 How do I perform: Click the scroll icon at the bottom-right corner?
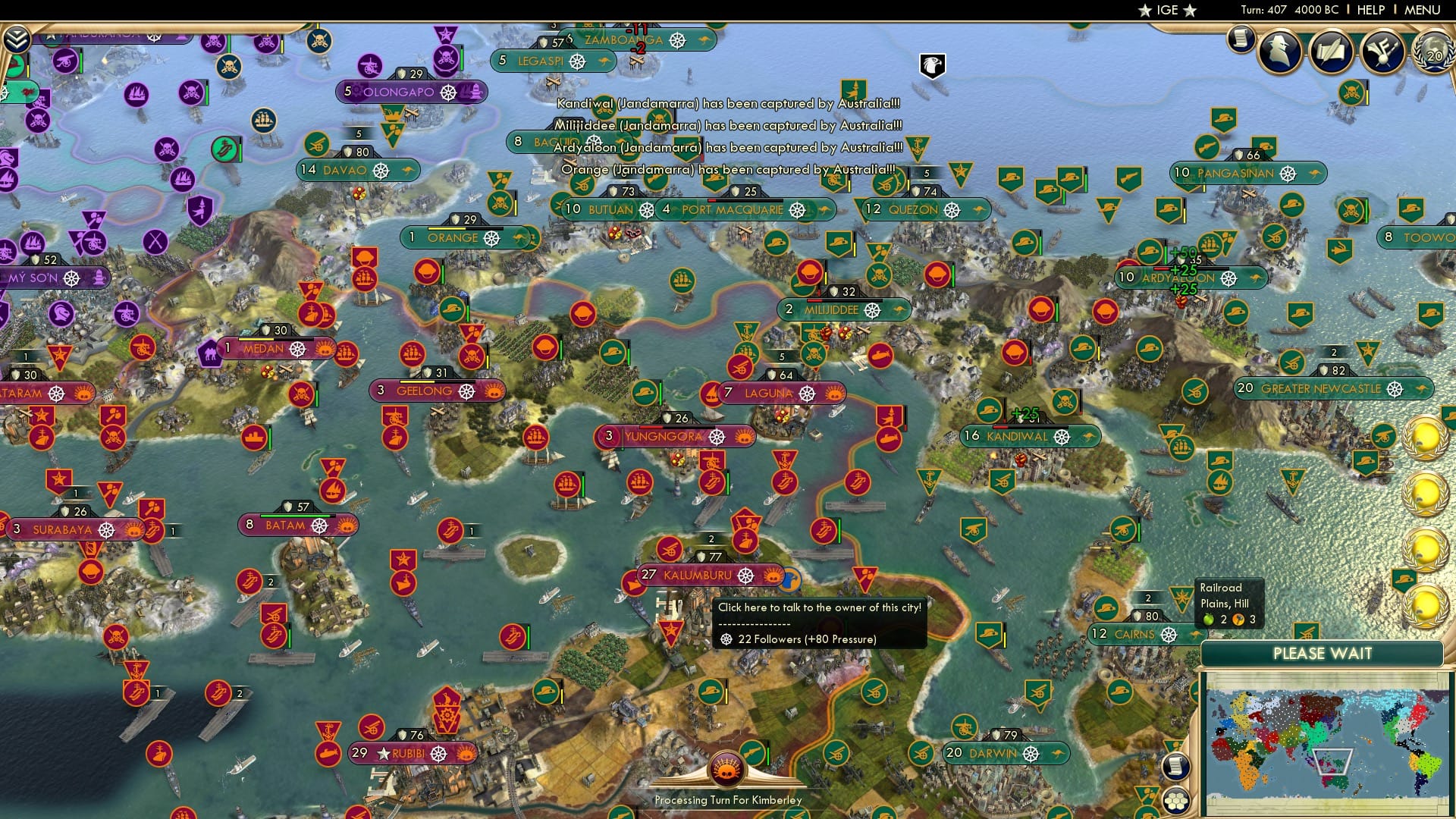tap(1175, 767)
